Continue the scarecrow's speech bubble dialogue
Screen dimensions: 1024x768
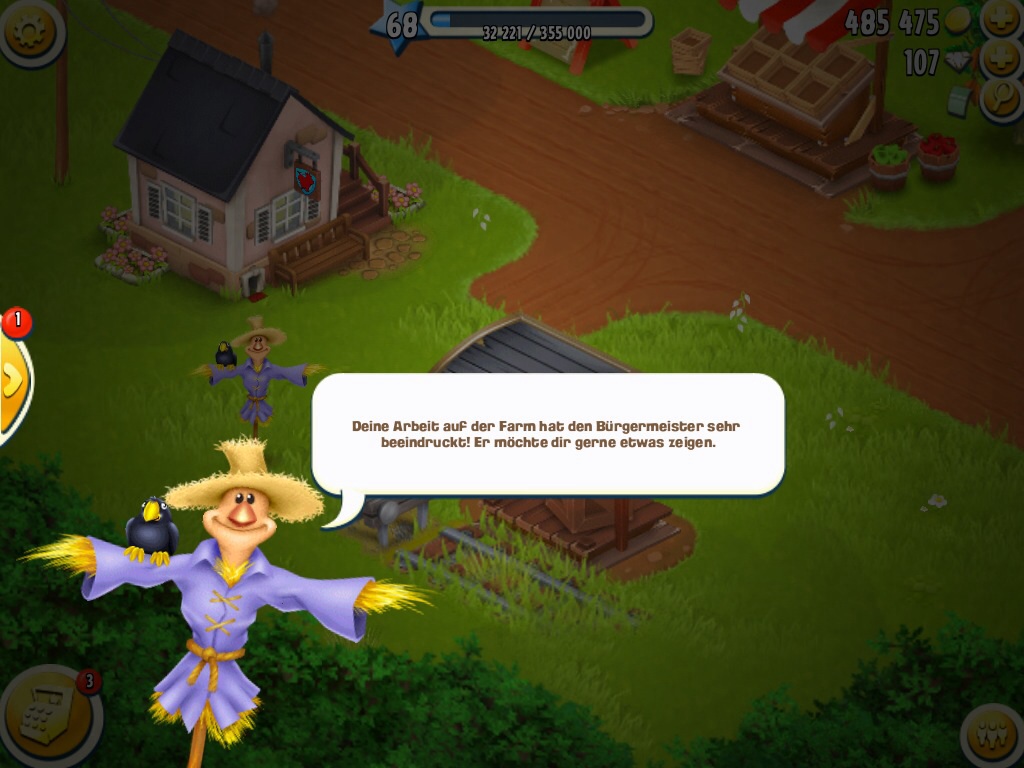tap(547, 434)
